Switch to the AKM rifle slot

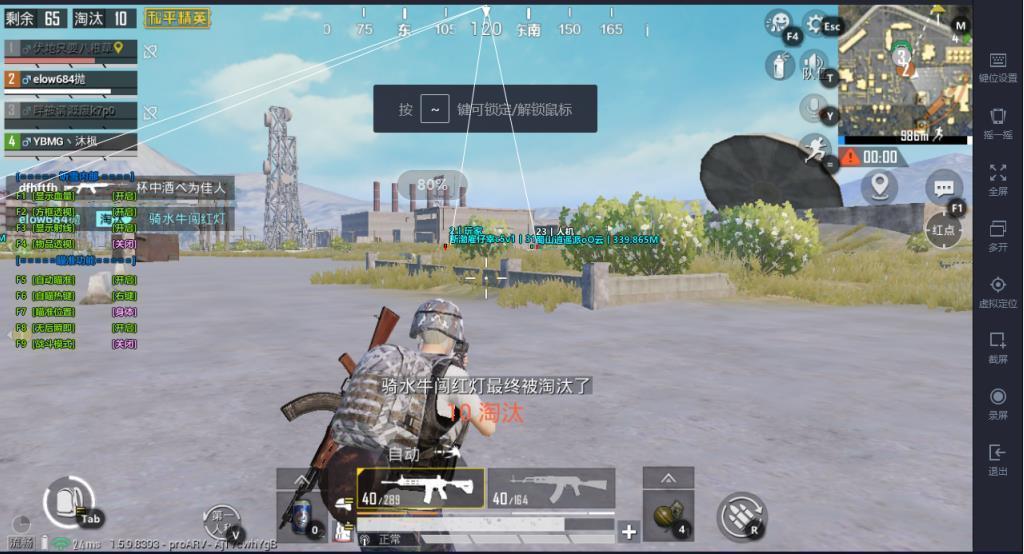[550, 488]
